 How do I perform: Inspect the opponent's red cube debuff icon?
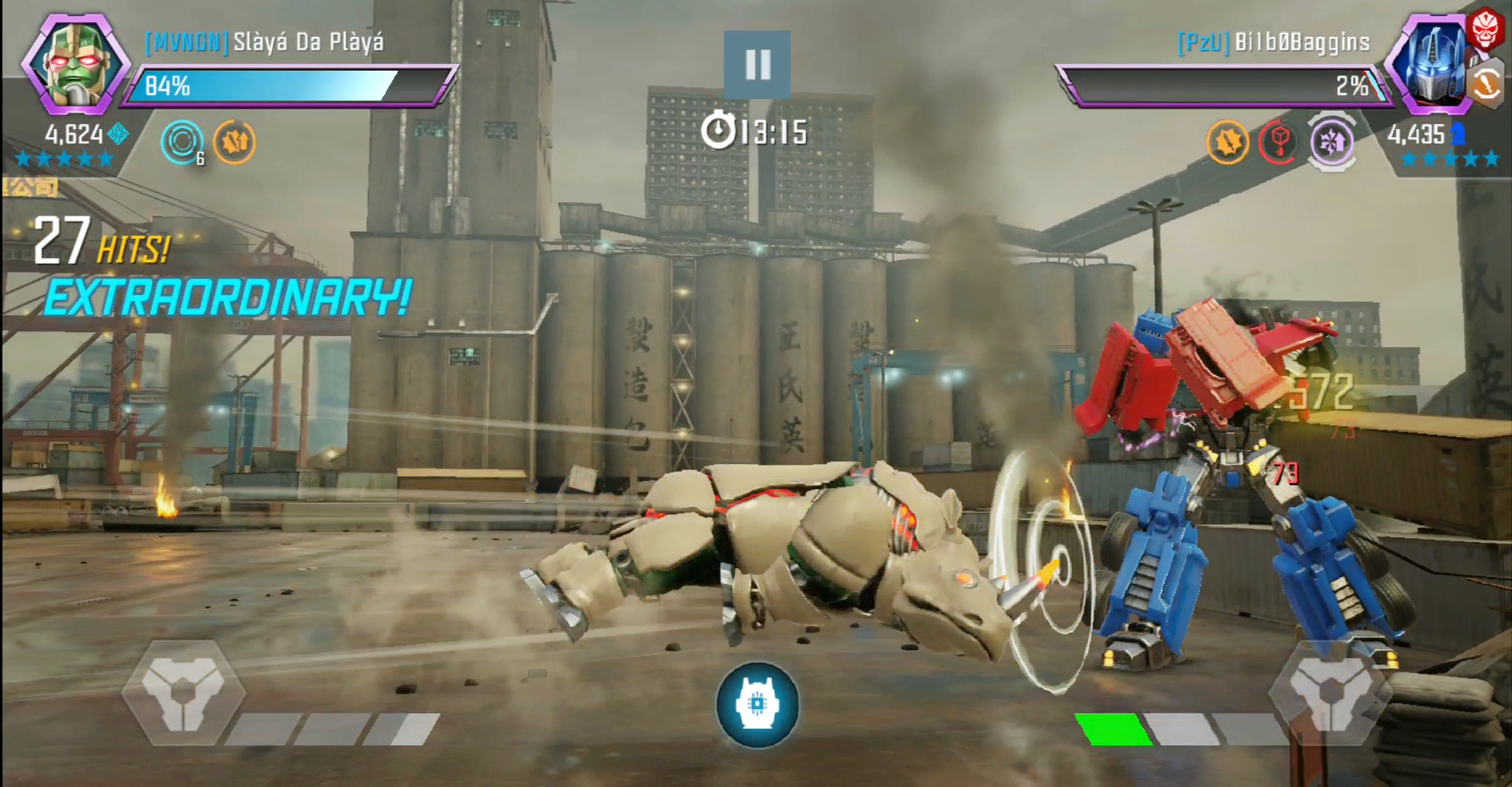tap(1279, 141)
